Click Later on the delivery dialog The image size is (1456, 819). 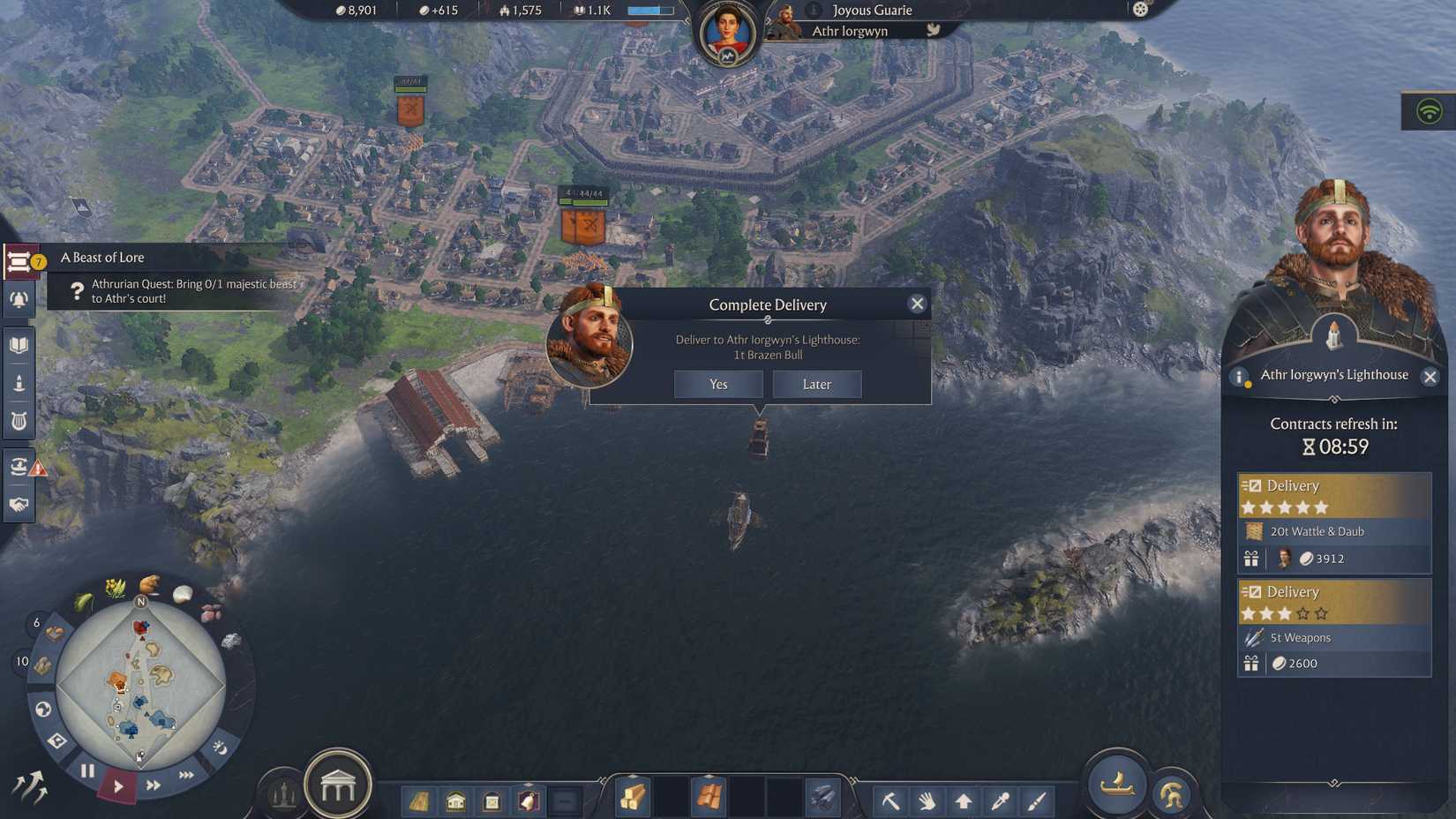816,384
